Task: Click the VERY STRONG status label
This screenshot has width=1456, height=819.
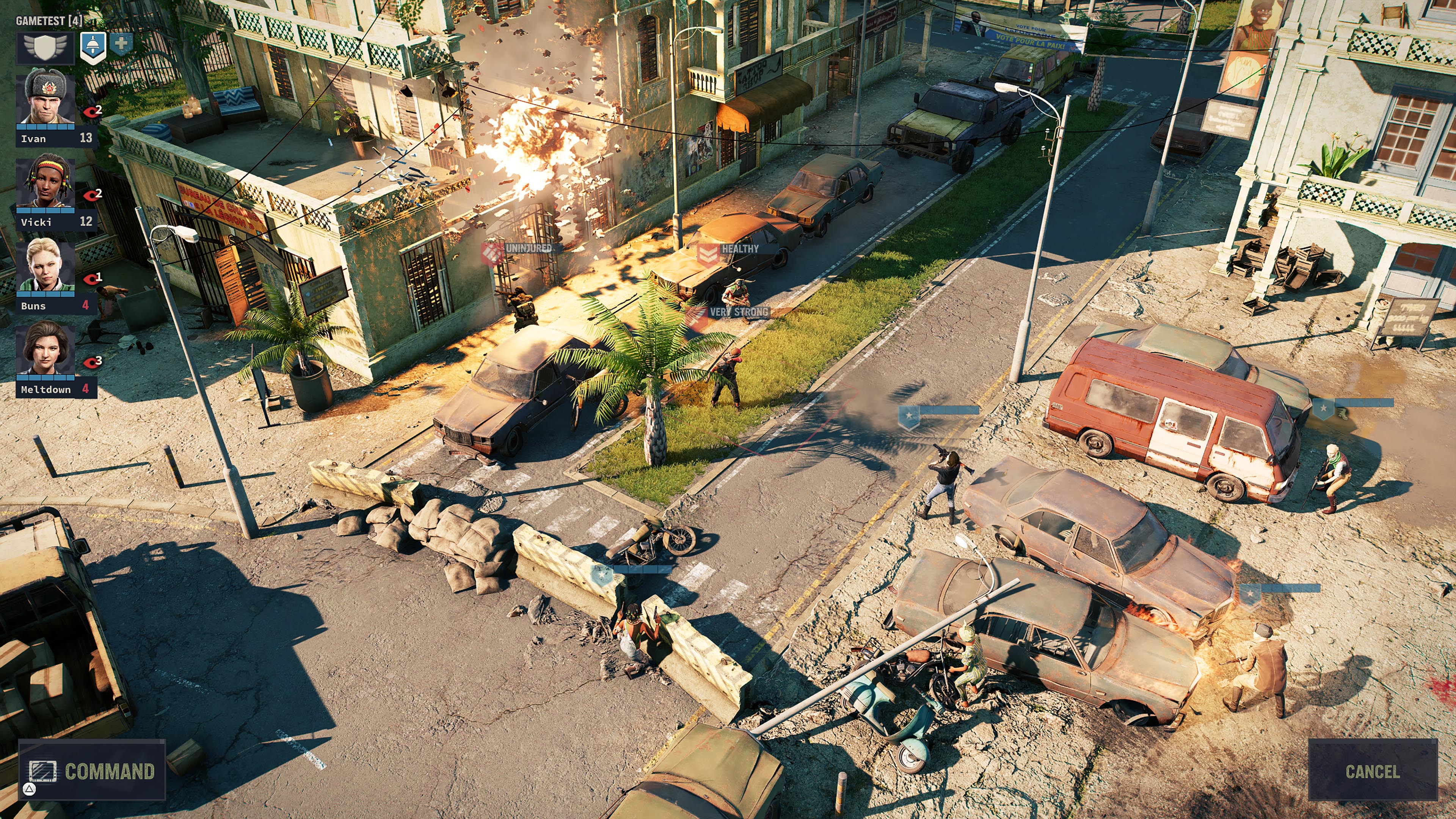Action: [x=740, y=311]
